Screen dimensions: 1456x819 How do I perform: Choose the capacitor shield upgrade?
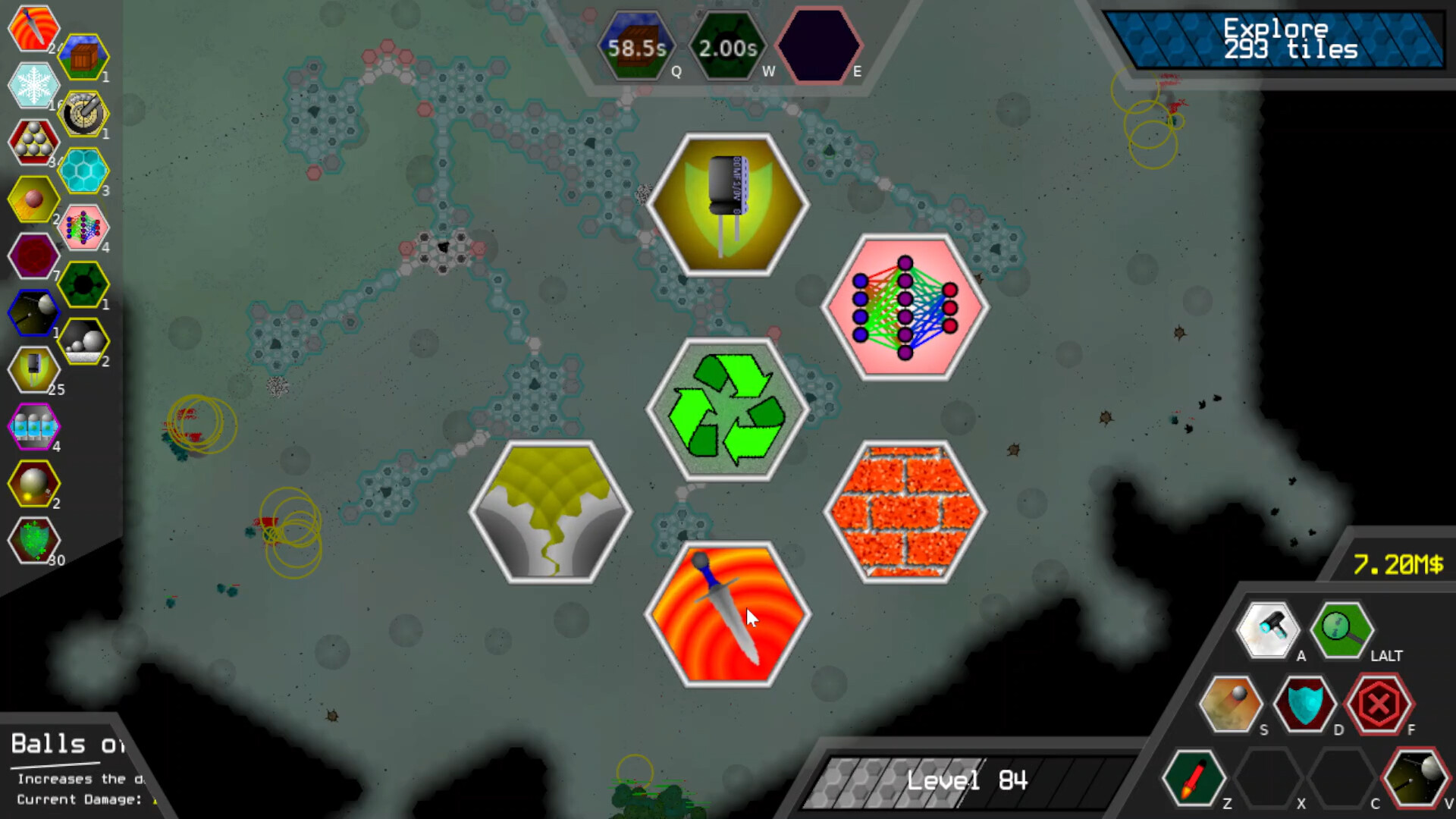pos(728,203)
